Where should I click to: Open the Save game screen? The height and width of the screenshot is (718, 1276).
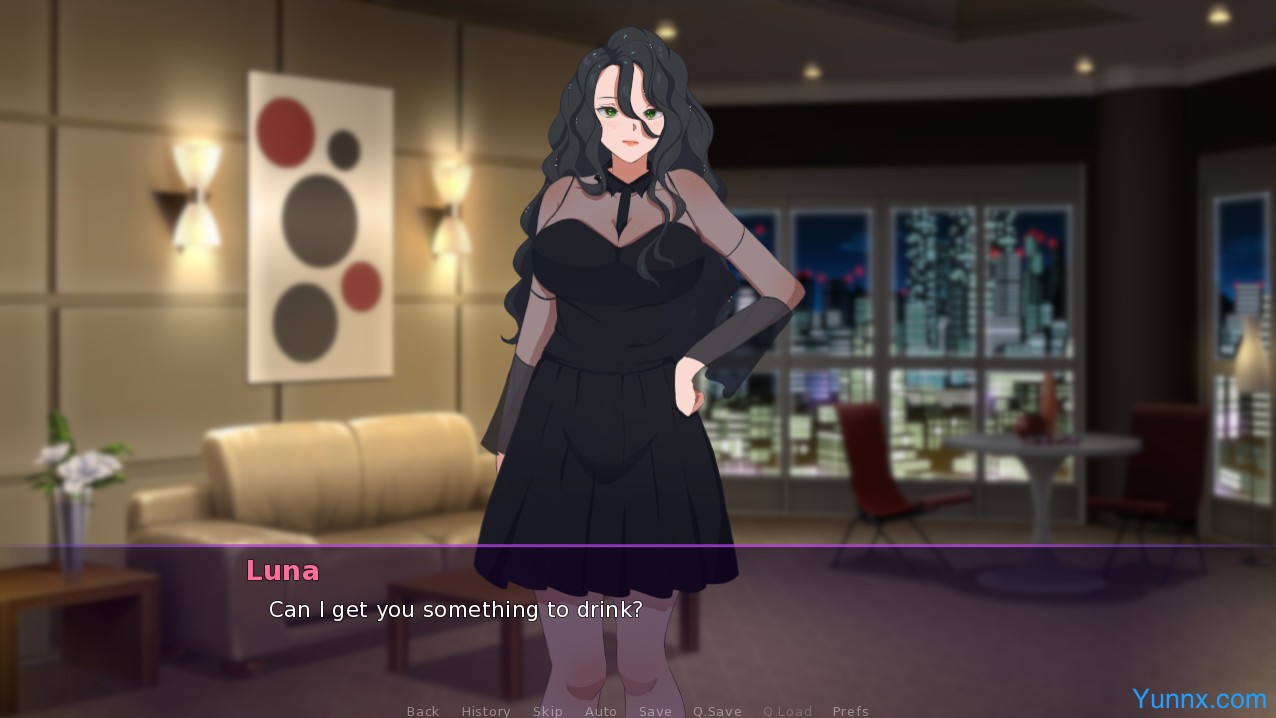[x=655, y=711]
